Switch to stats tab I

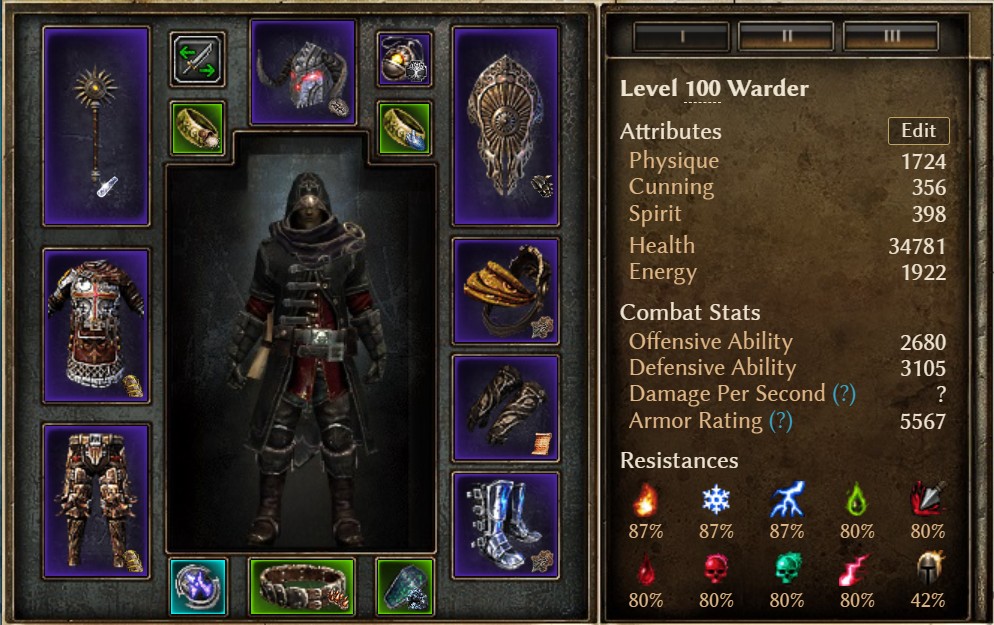coord(682,37)
